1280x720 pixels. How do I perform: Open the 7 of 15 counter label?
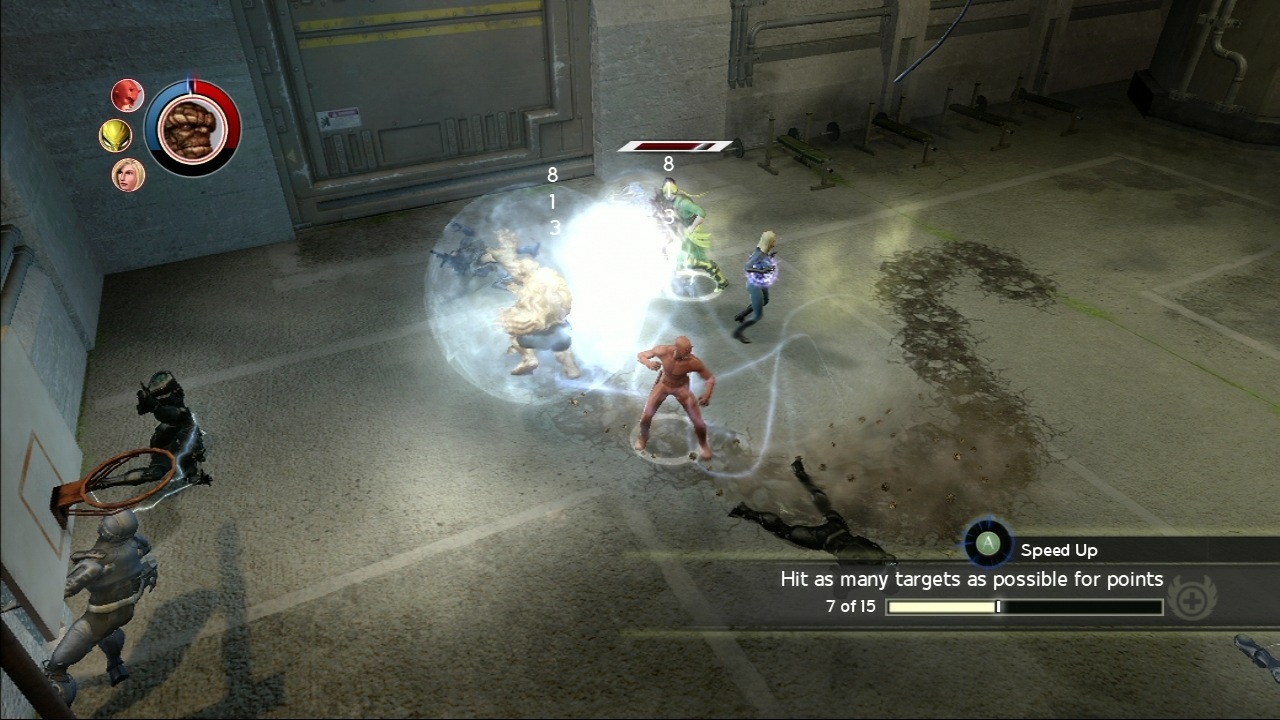click(852, 607)
